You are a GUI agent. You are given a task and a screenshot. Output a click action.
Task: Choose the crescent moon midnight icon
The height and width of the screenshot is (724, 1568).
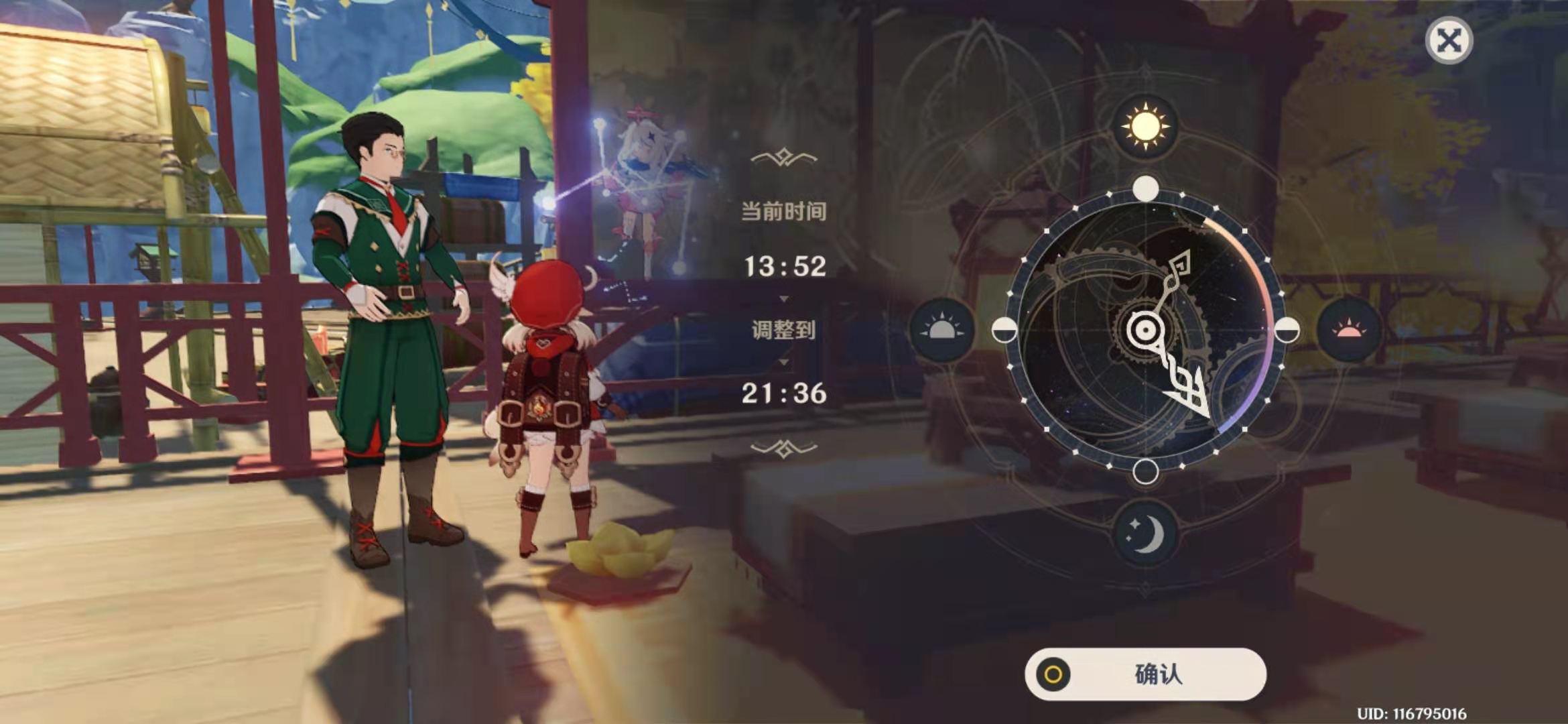pyautogui.click(x=1145, y=534)
